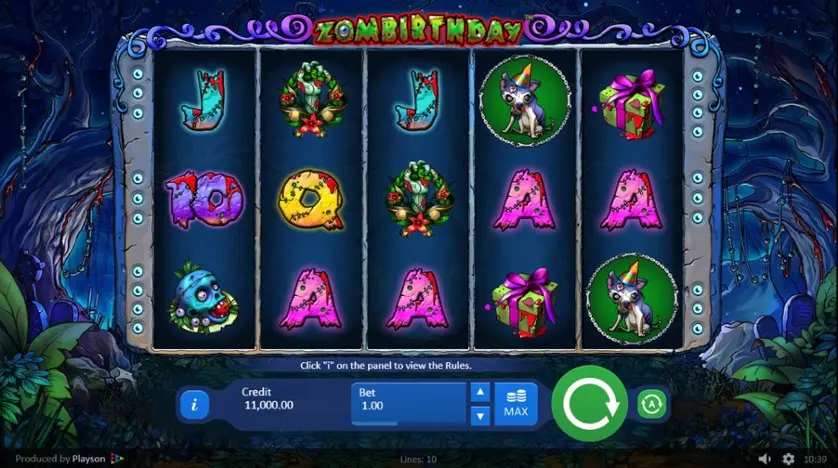Screen dimensions: 838x468
Task: Open the settings gear icon
Action: (787, 459)
